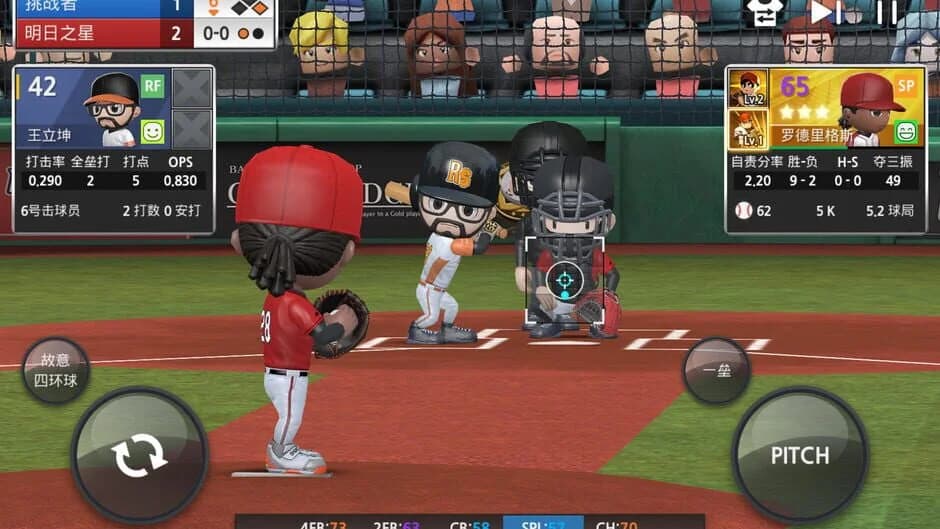Viewport: 940px width, 529px height.
Task: Issue an intentional walk (故意四环球)
Action: (56, 370)
